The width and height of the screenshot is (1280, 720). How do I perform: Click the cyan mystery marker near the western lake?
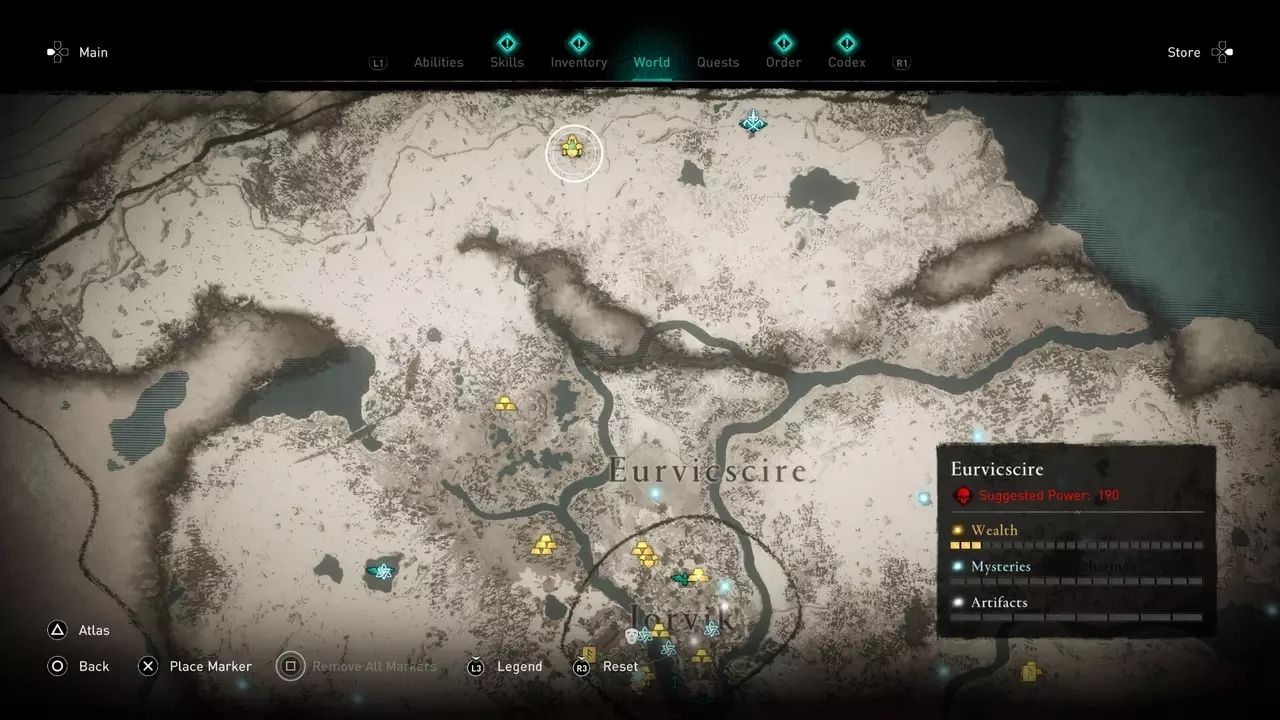pyautogui.click(x=380, y=571)
